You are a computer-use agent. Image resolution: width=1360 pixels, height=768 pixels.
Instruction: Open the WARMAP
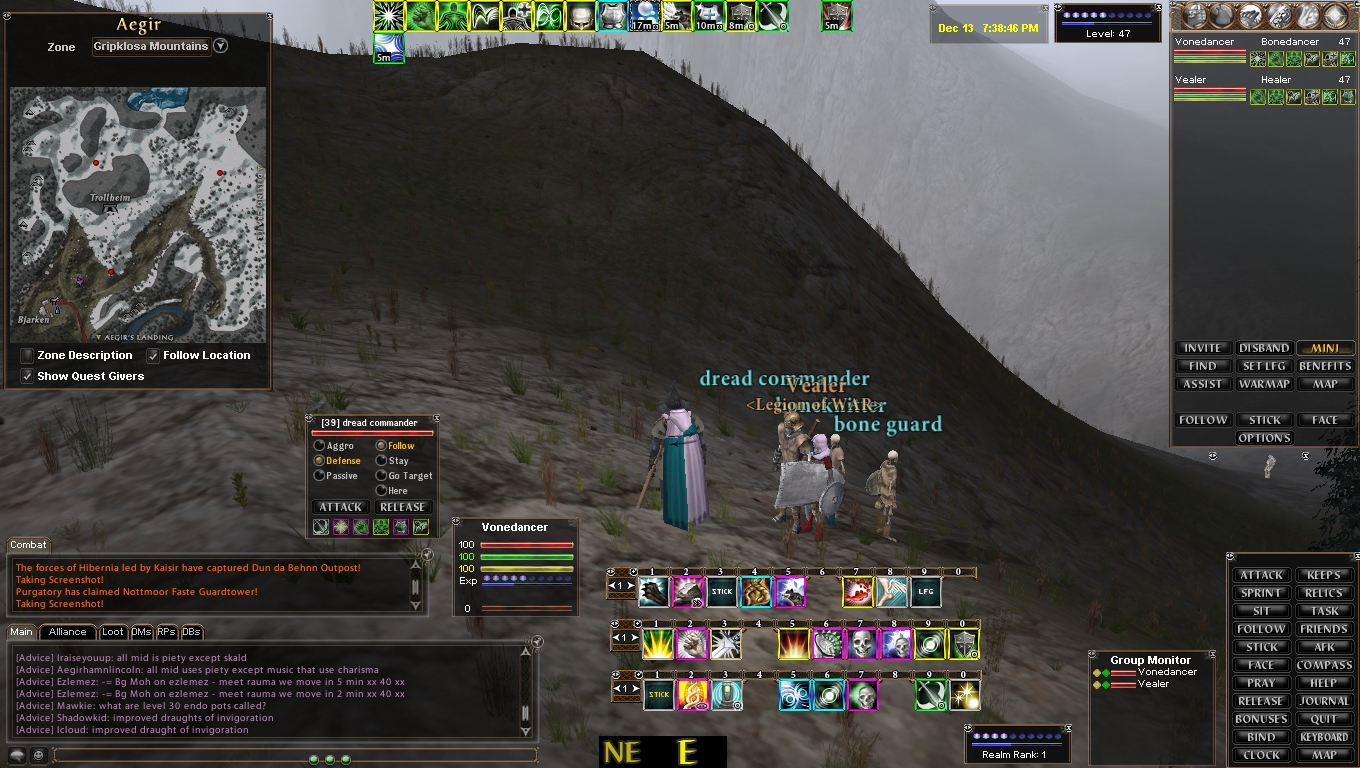tap(1264, 384)
